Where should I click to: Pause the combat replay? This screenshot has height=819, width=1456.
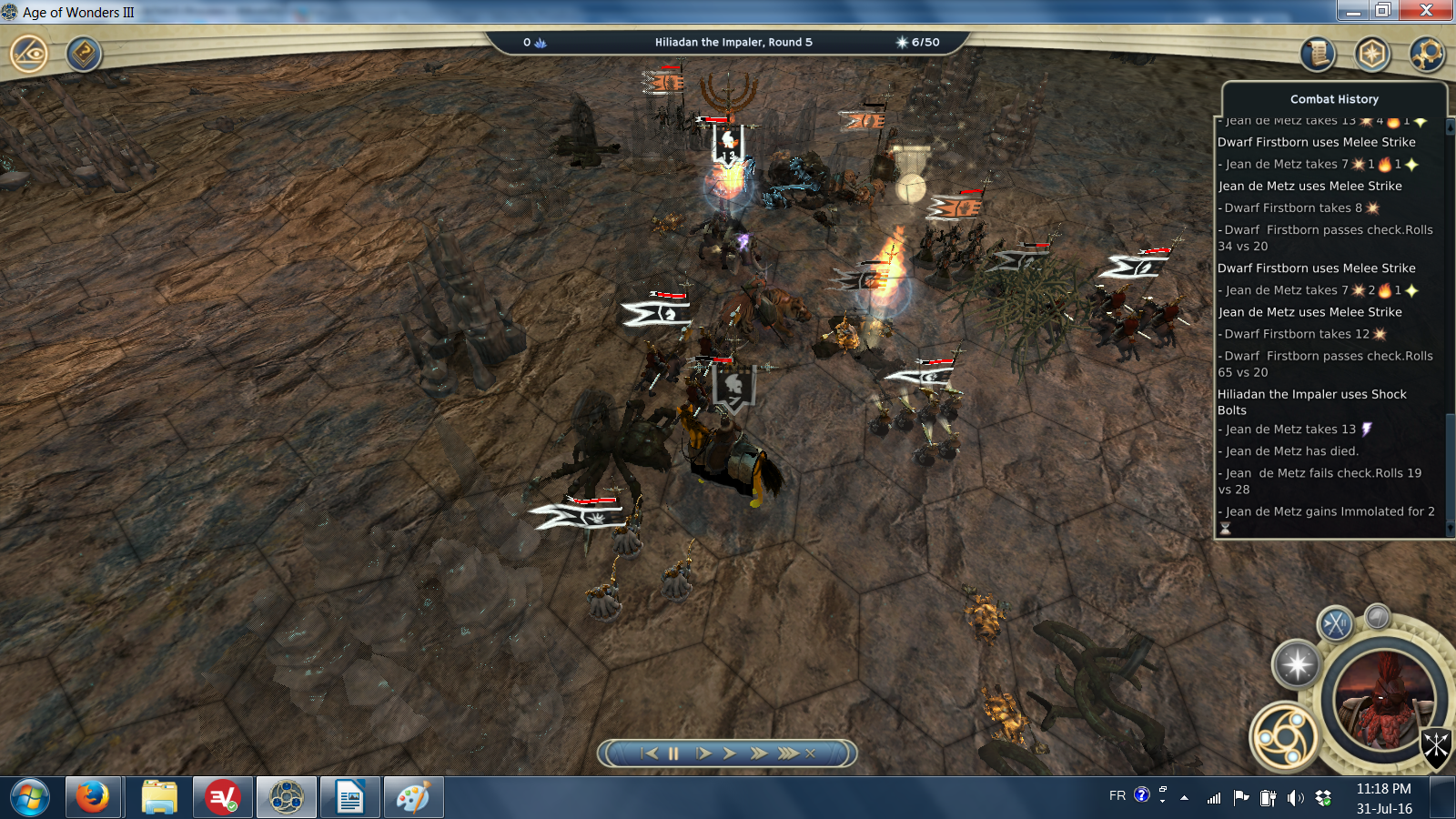tap(673, 753)
